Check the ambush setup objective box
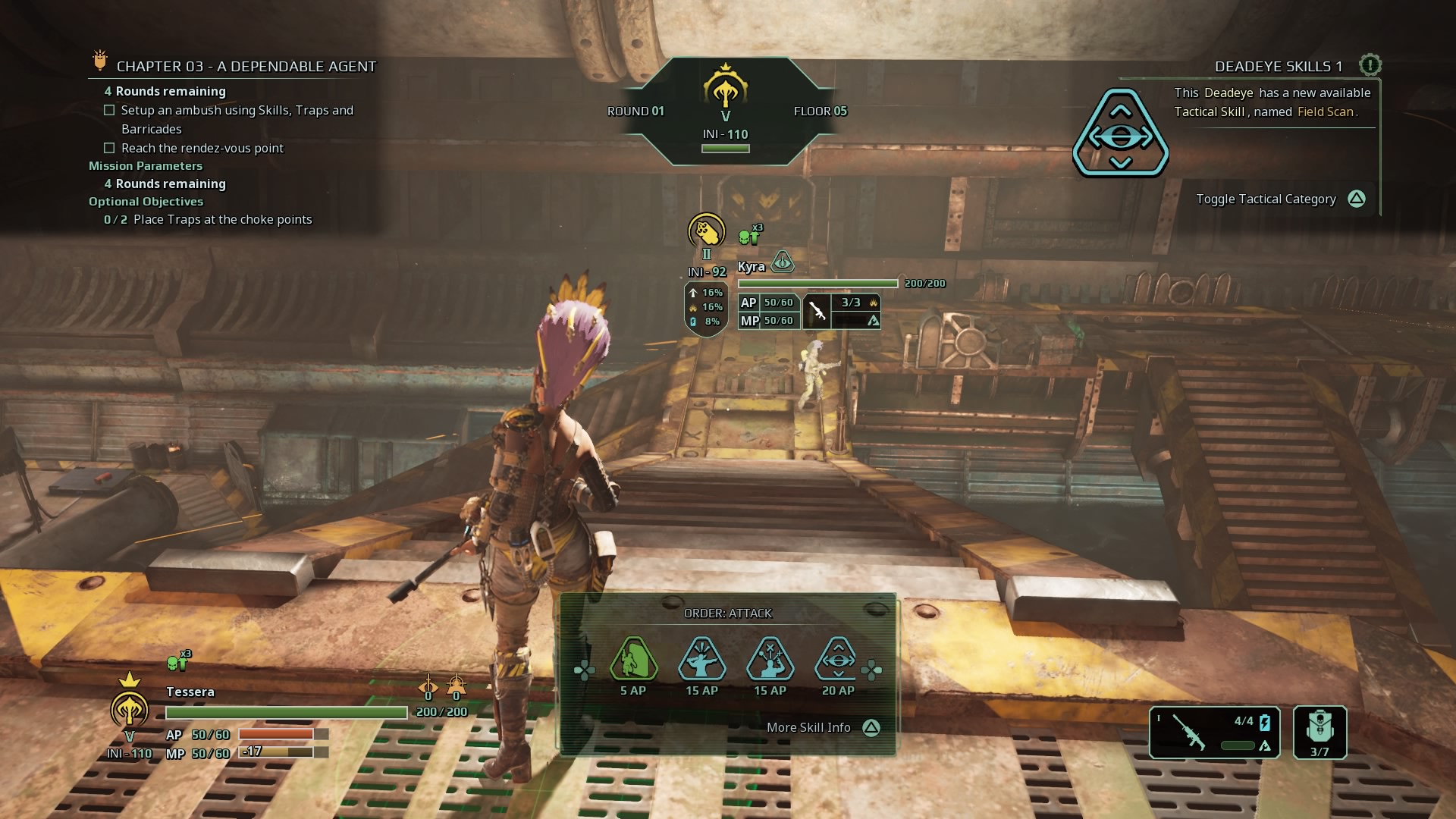Image resolution: width=1456 pixels, height=819 pixels. coord(109,110)
